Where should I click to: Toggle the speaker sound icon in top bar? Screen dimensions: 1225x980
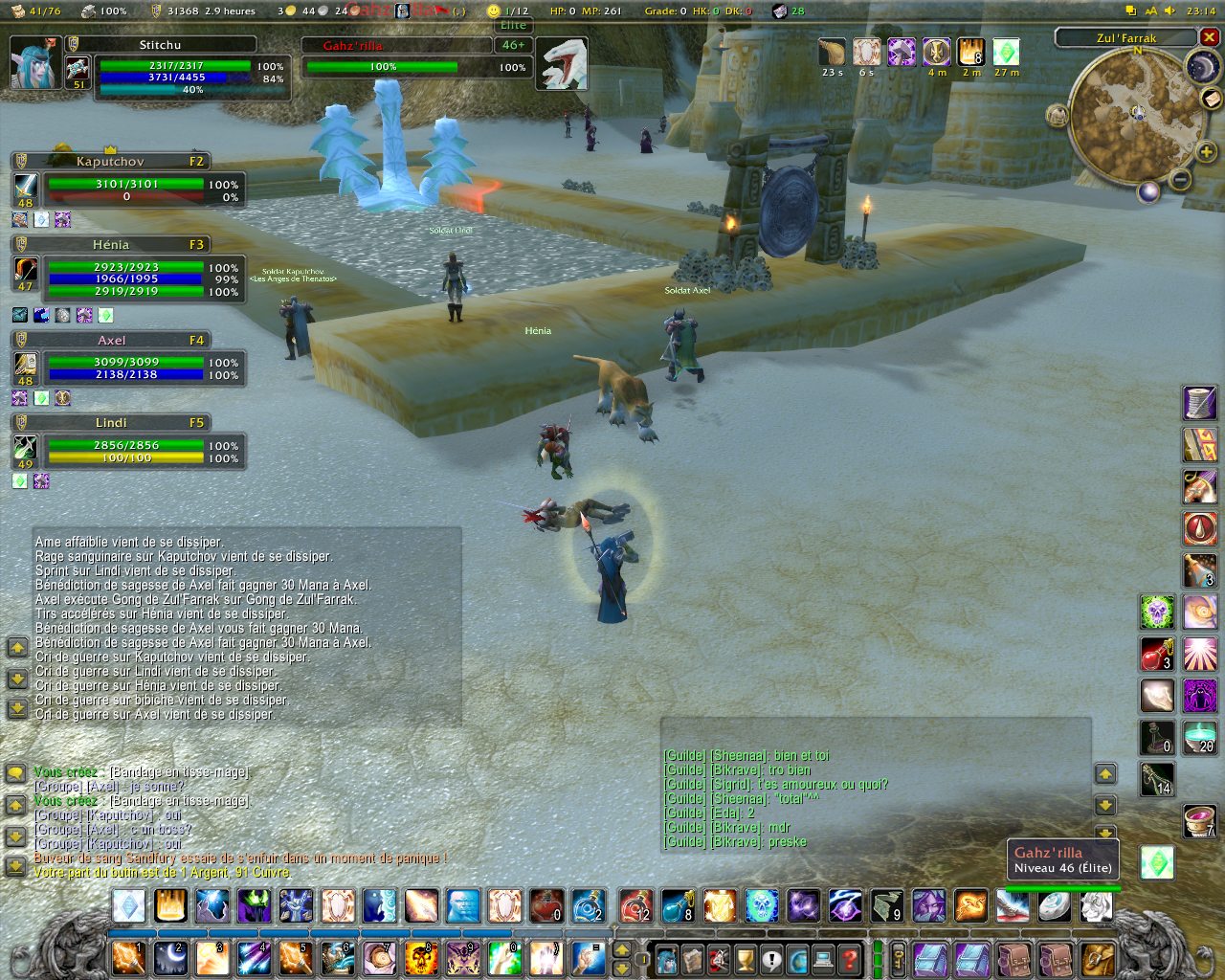coord(1170,11)
